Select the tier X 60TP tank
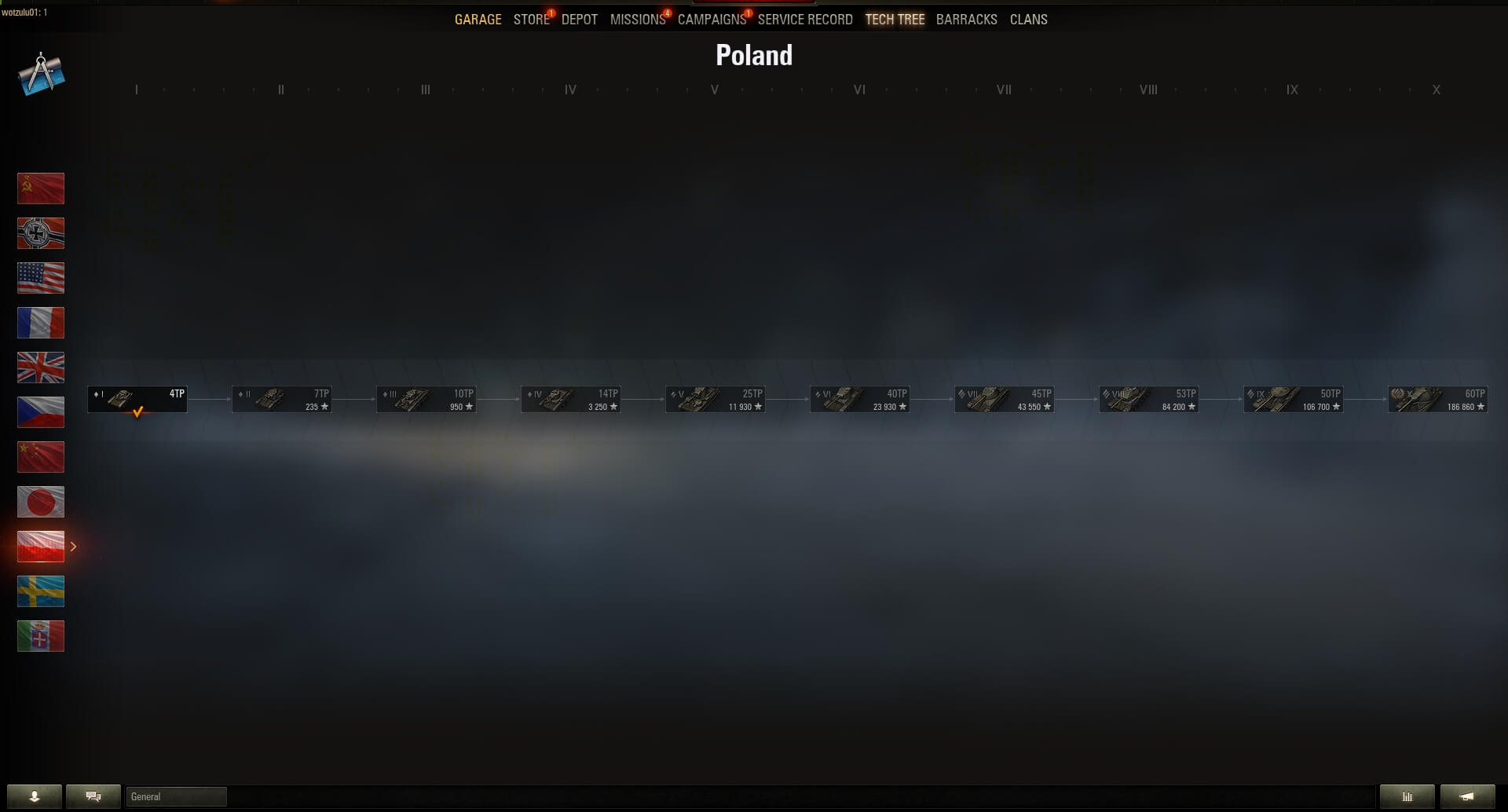 coord(1440,399)
